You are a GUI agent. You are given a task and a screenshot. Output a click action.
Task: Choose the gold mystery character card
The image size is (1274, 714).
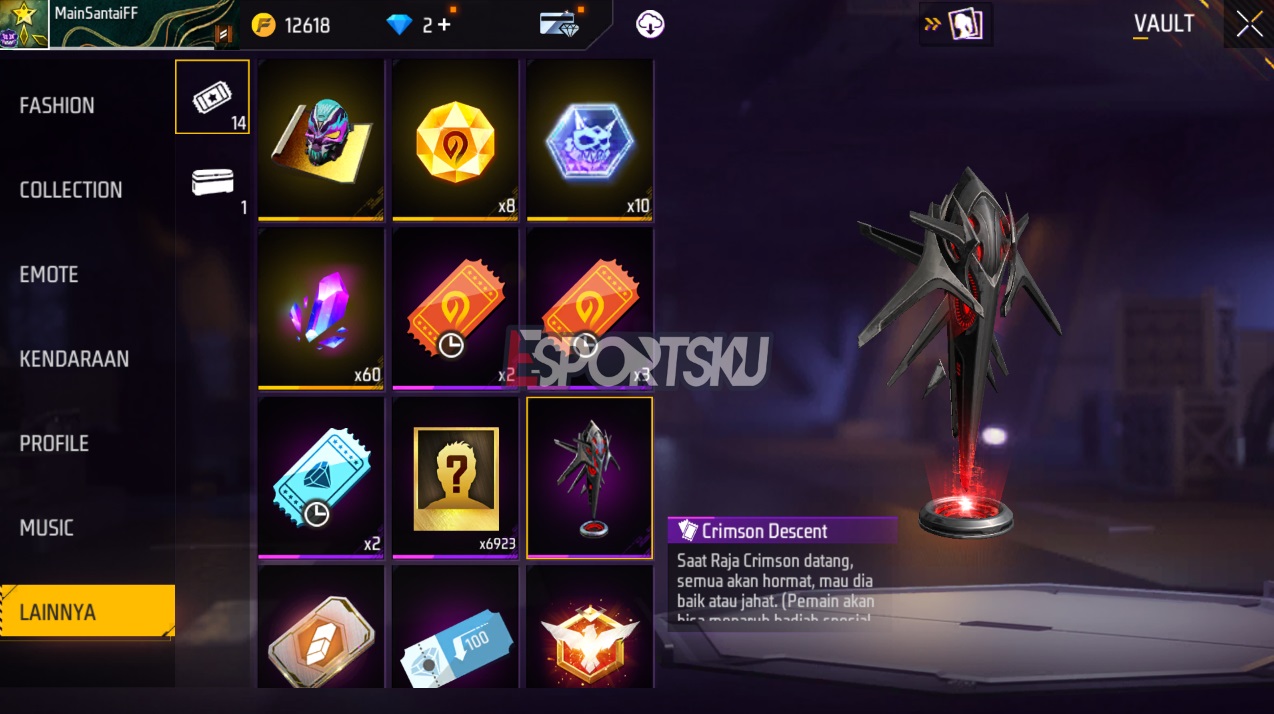455,477
